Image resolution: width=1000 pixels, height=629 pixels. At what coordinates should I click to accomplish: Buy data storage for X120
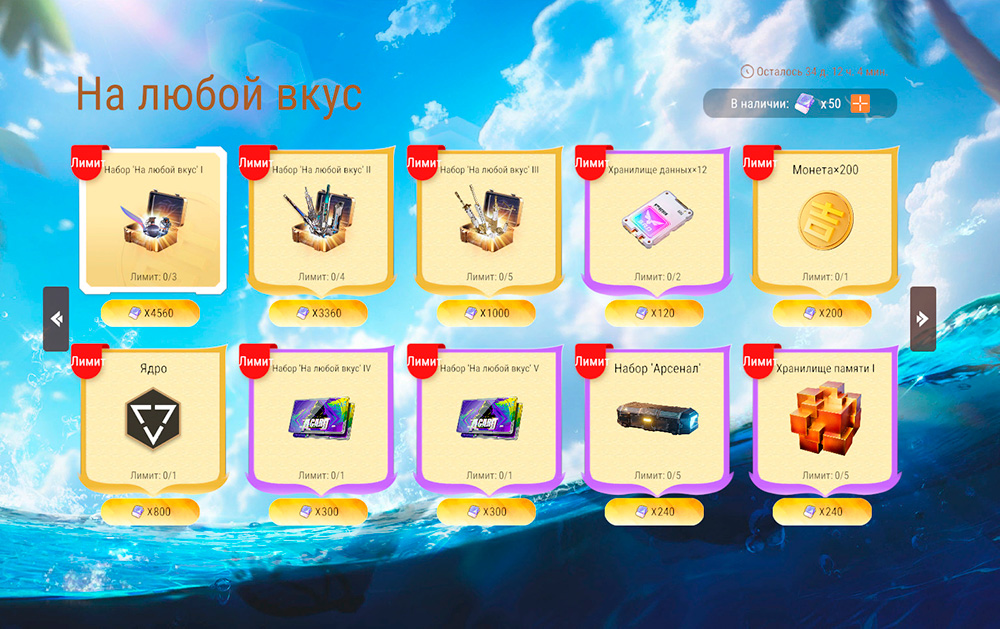pos(655,313)
